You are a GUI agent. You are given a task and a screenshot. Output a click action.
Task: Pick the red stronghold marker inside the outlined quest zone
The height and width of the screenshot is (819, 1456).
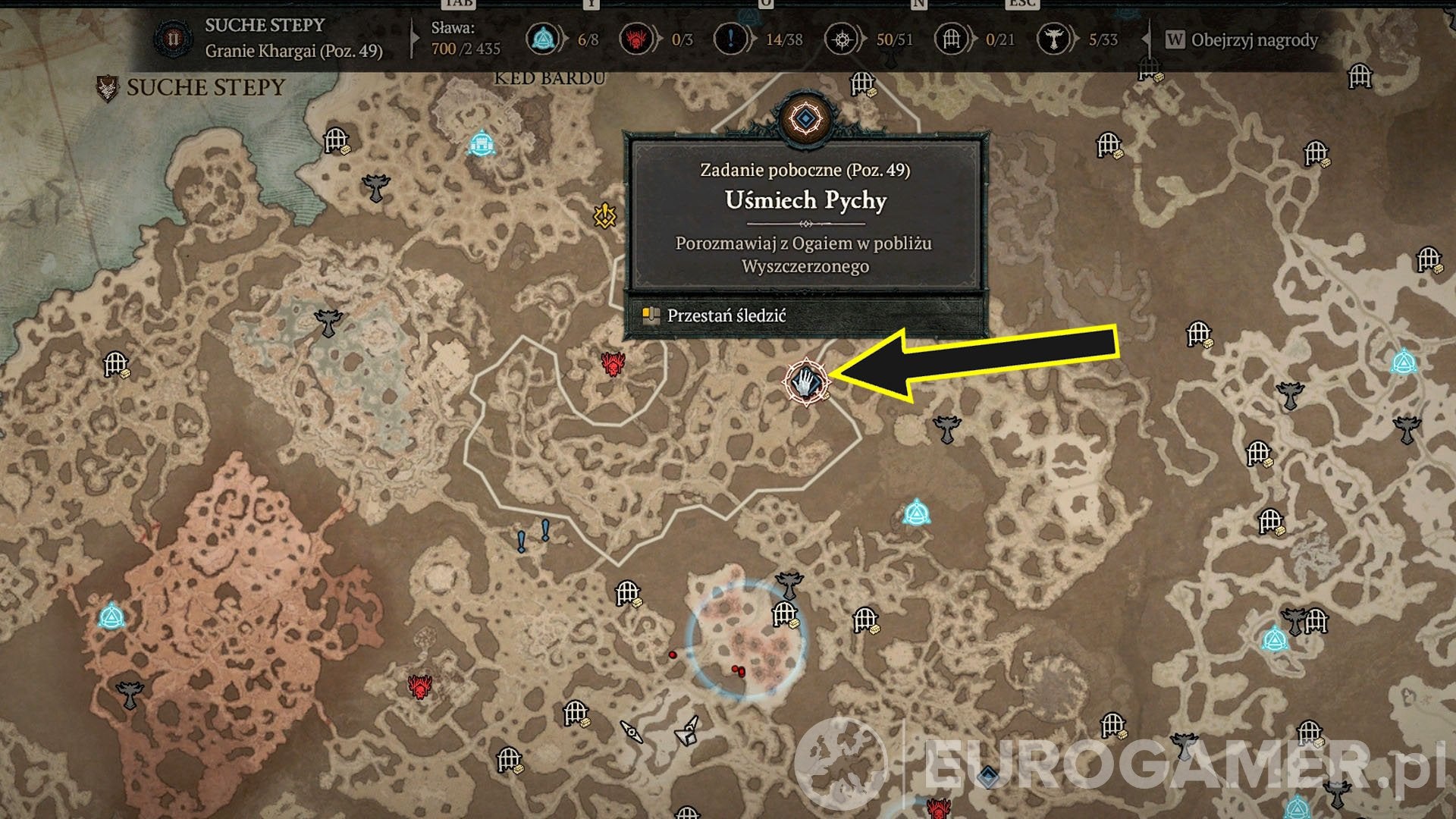coord(613,364)
